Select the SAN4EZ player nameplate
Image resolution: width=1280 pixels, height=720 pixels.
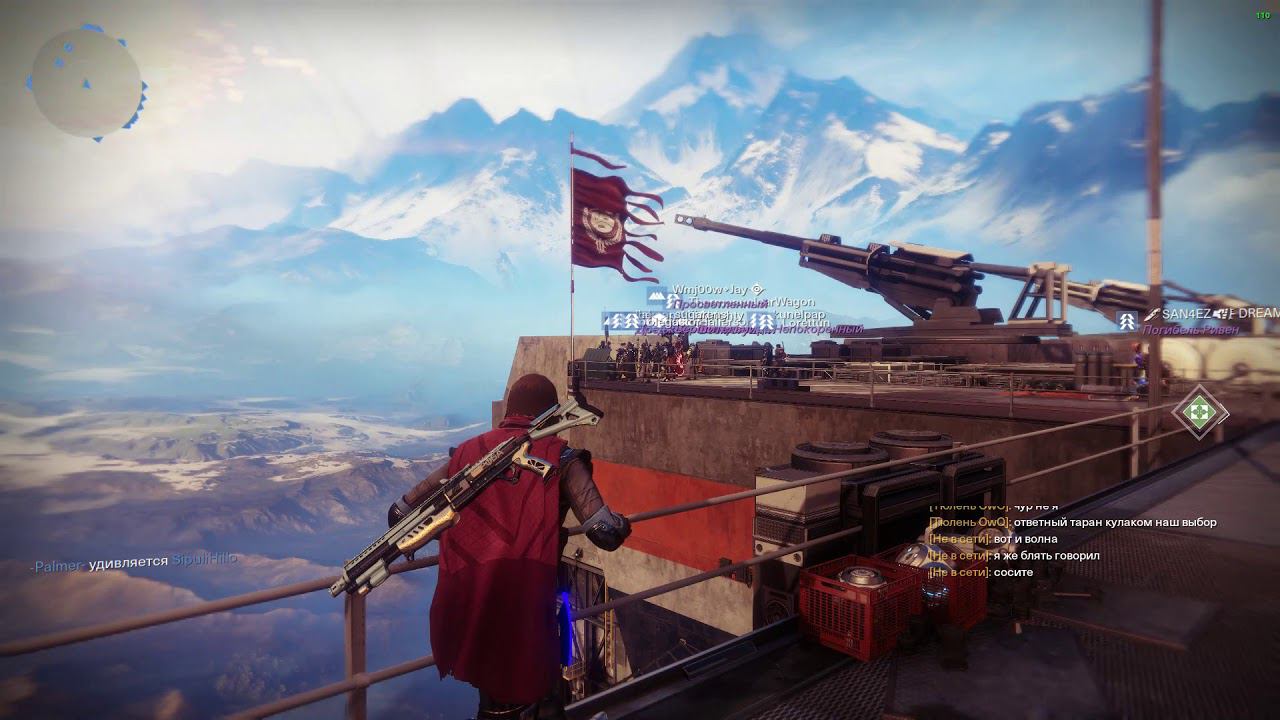(1186, 314)
